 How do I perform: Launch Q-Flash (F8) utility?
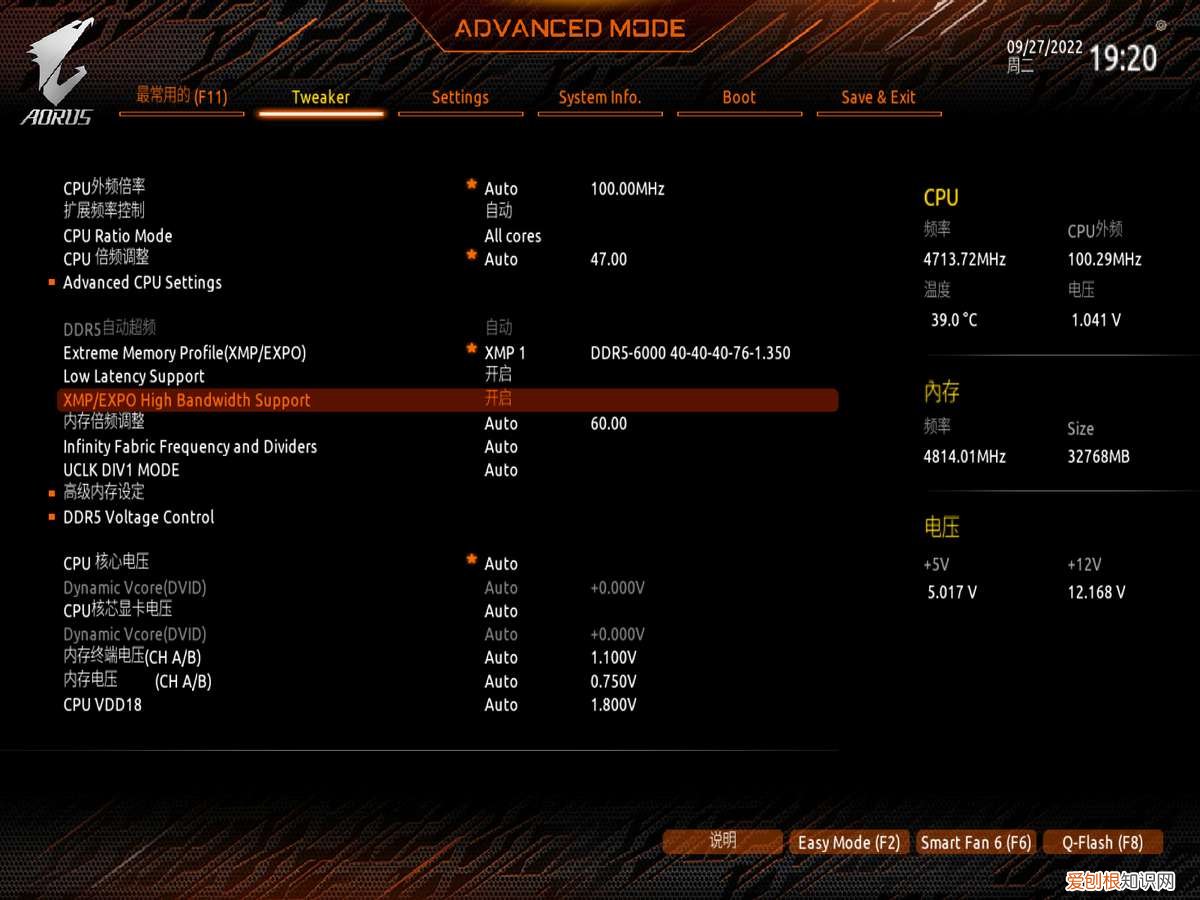pos(1102,843)
